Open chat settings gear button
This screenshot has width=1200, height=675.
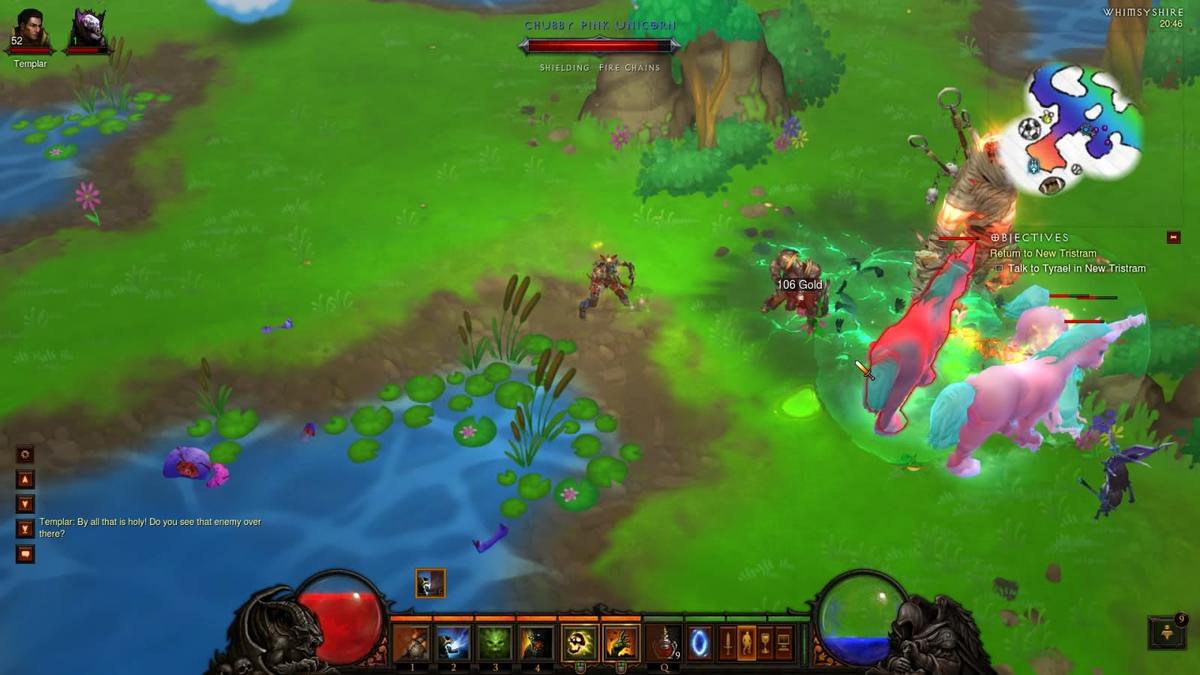pos(25,453)
